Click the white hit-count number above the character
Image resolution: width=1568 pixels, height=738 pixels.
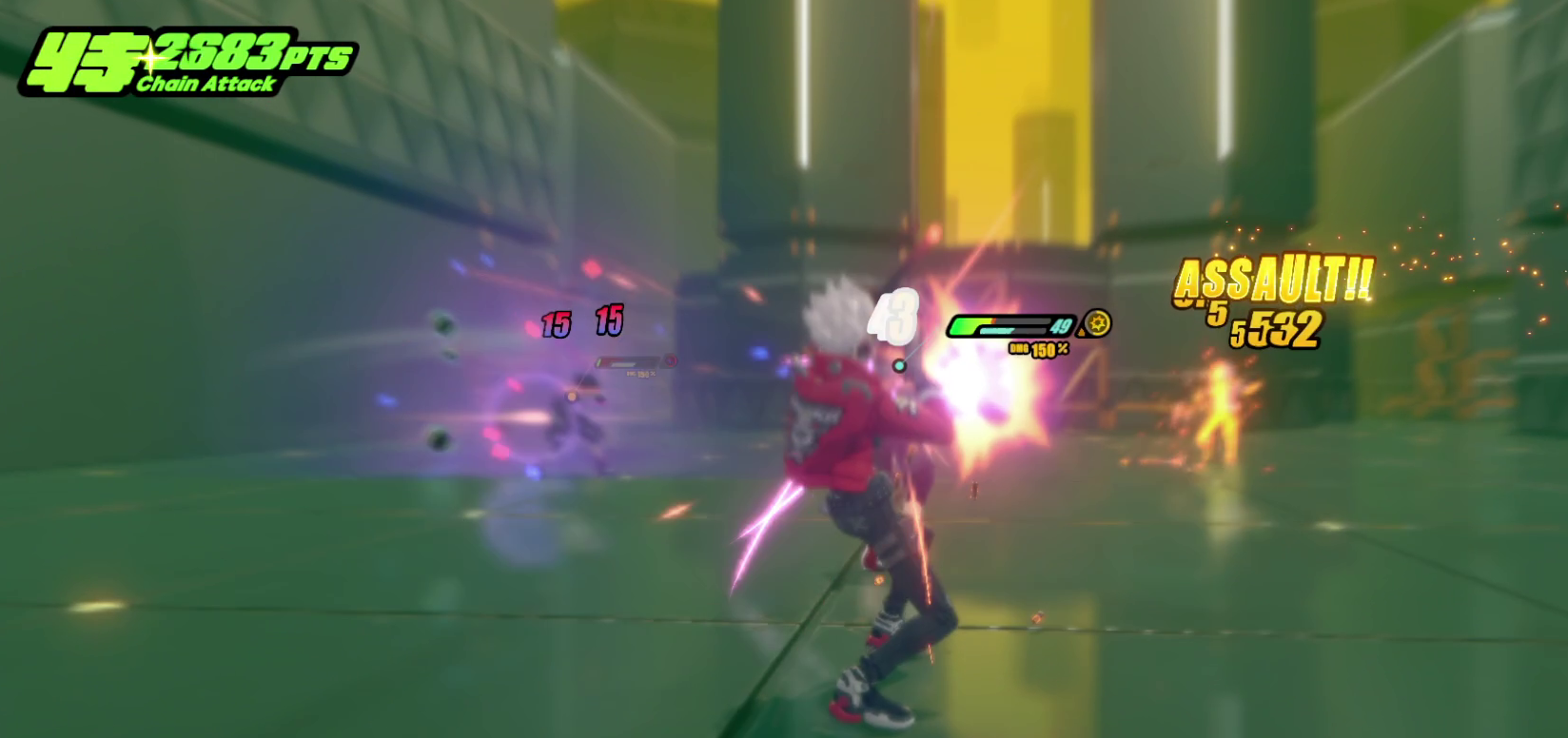click(895, 319)
